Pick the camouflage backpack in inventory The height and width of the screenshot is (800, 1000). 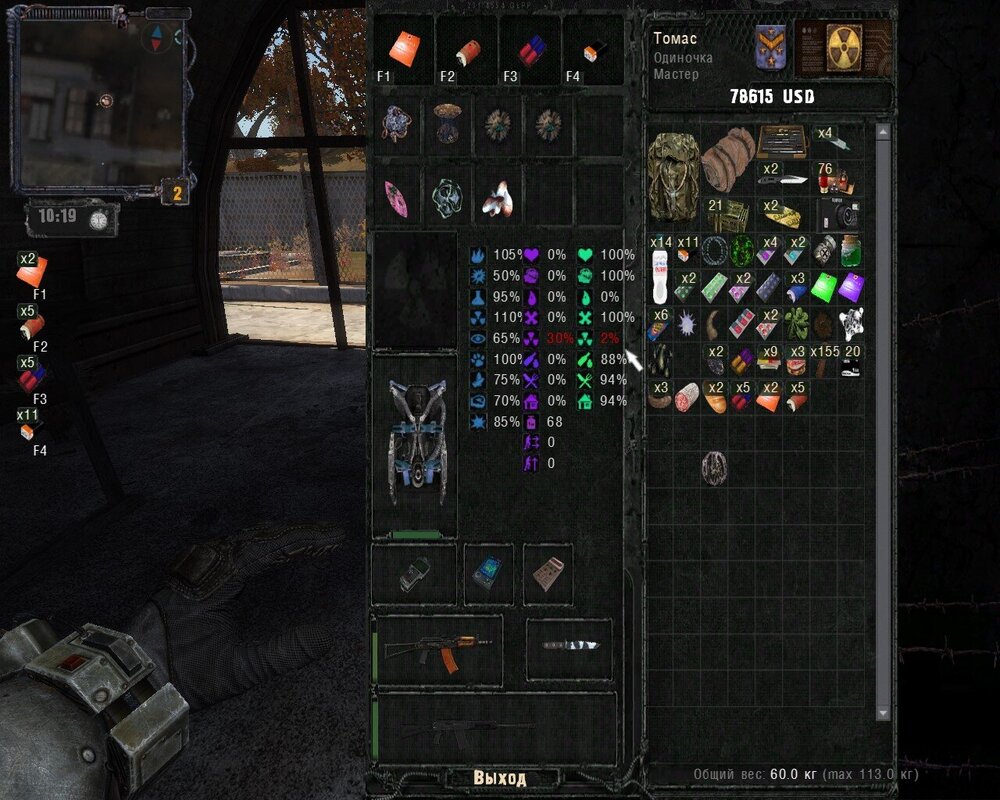coord(672,175)
